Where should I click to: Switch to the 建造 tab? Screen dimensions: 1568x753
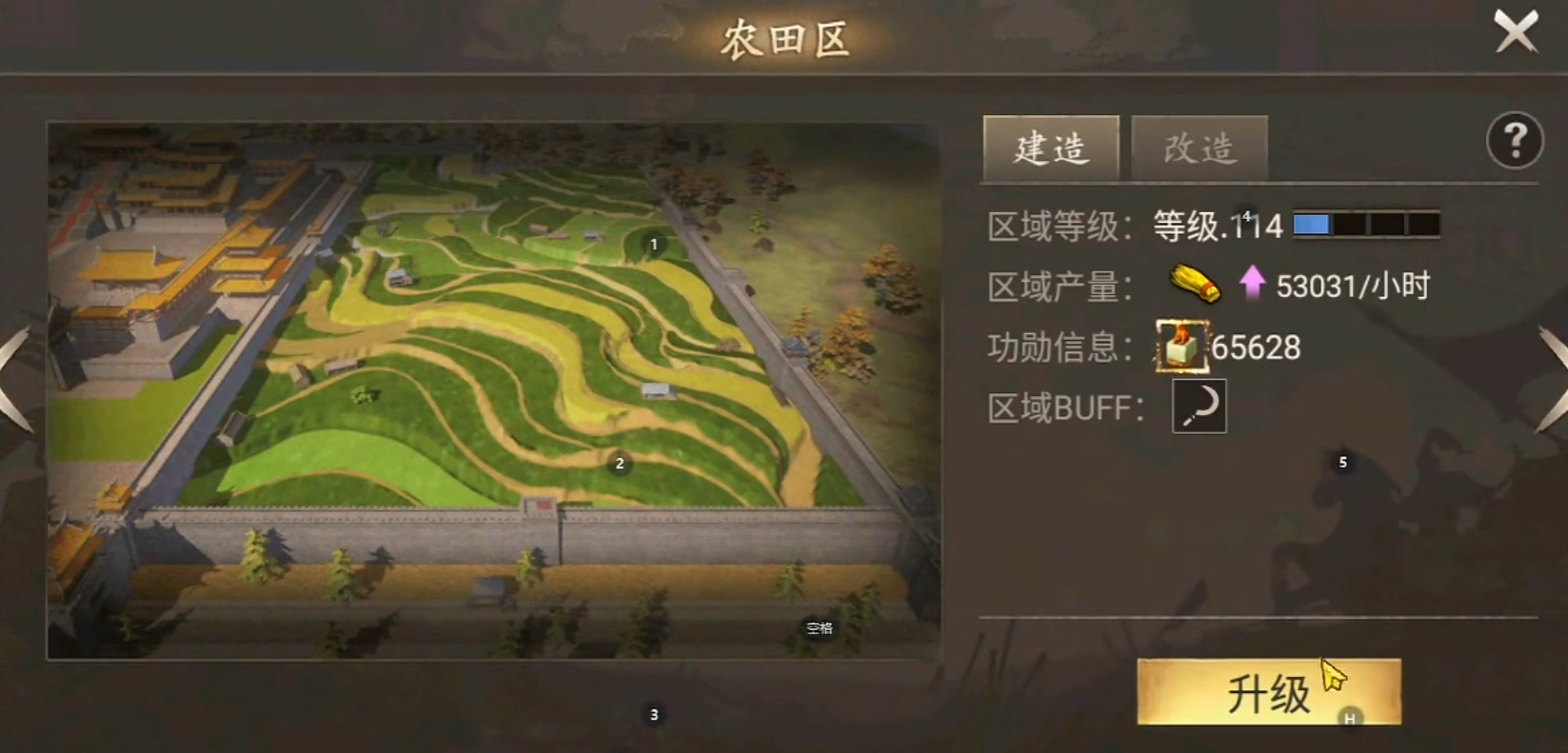click(x=1049, y=148)
